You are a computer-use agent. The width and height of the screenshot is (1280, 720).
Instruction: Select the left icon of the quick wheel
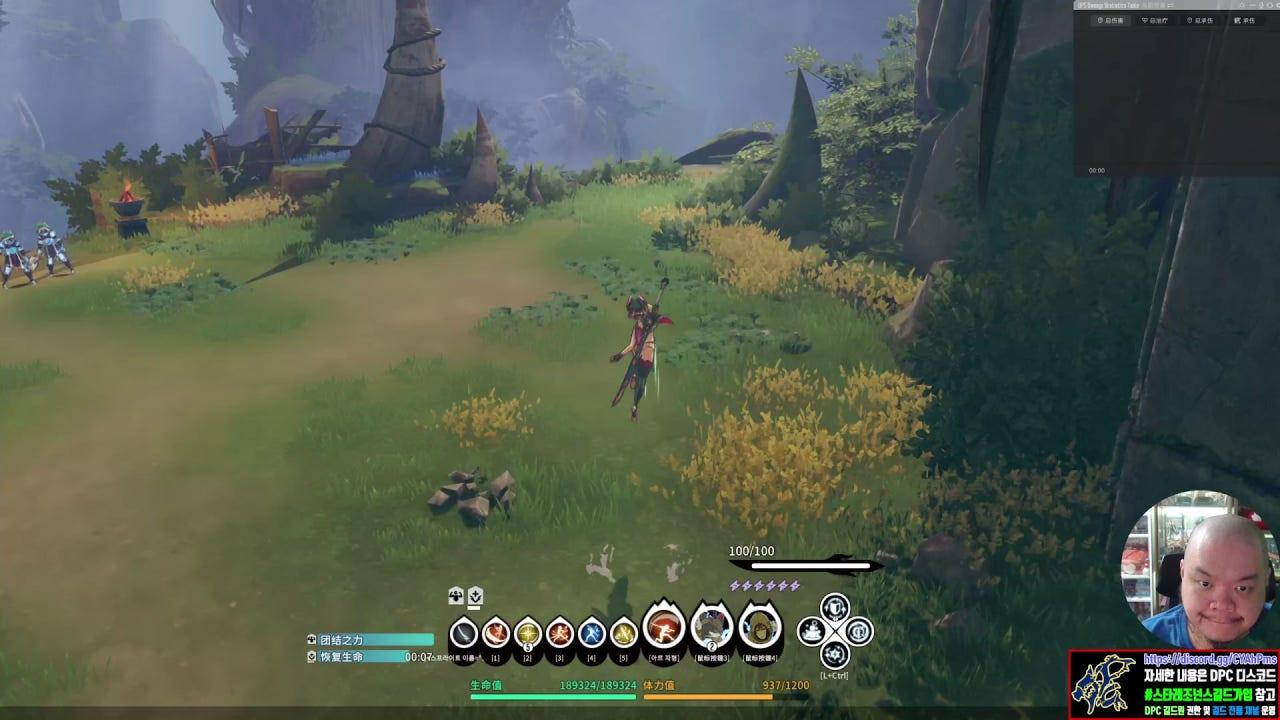pos(811,631)
